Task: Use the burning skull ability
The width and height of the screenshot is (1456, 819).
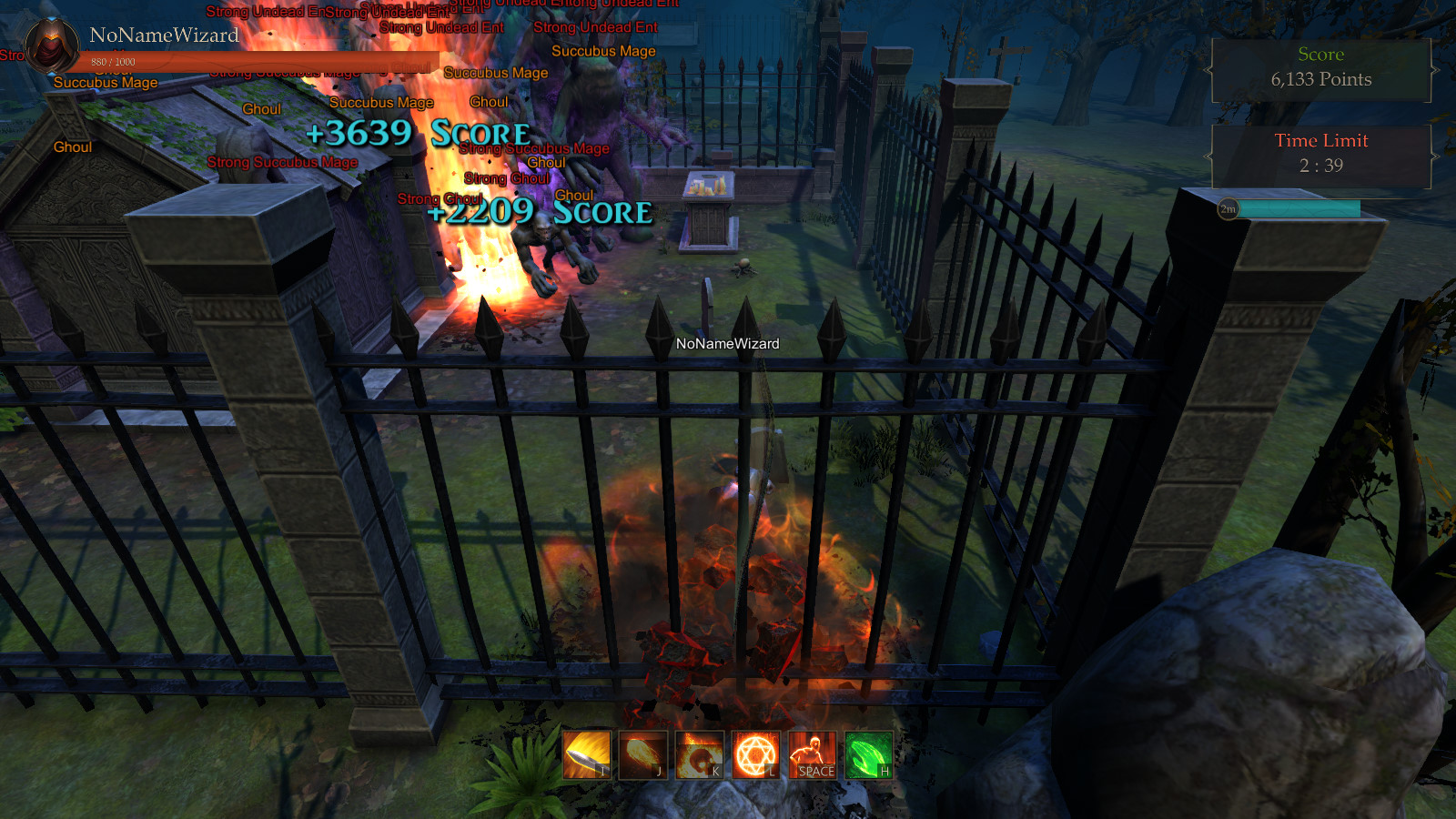Action: (699, 754)
